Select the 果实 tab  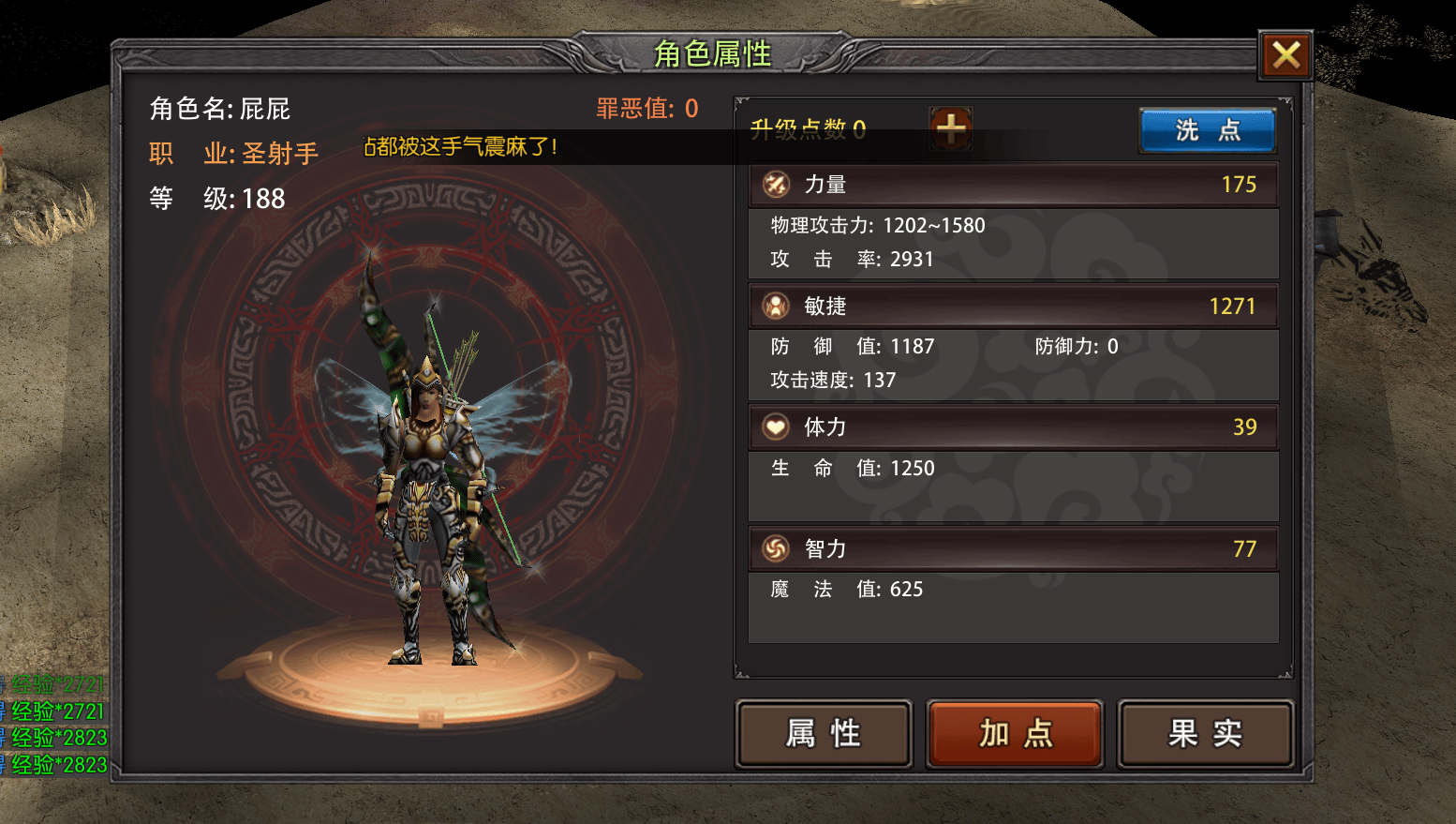click(x=1205, y=733)
